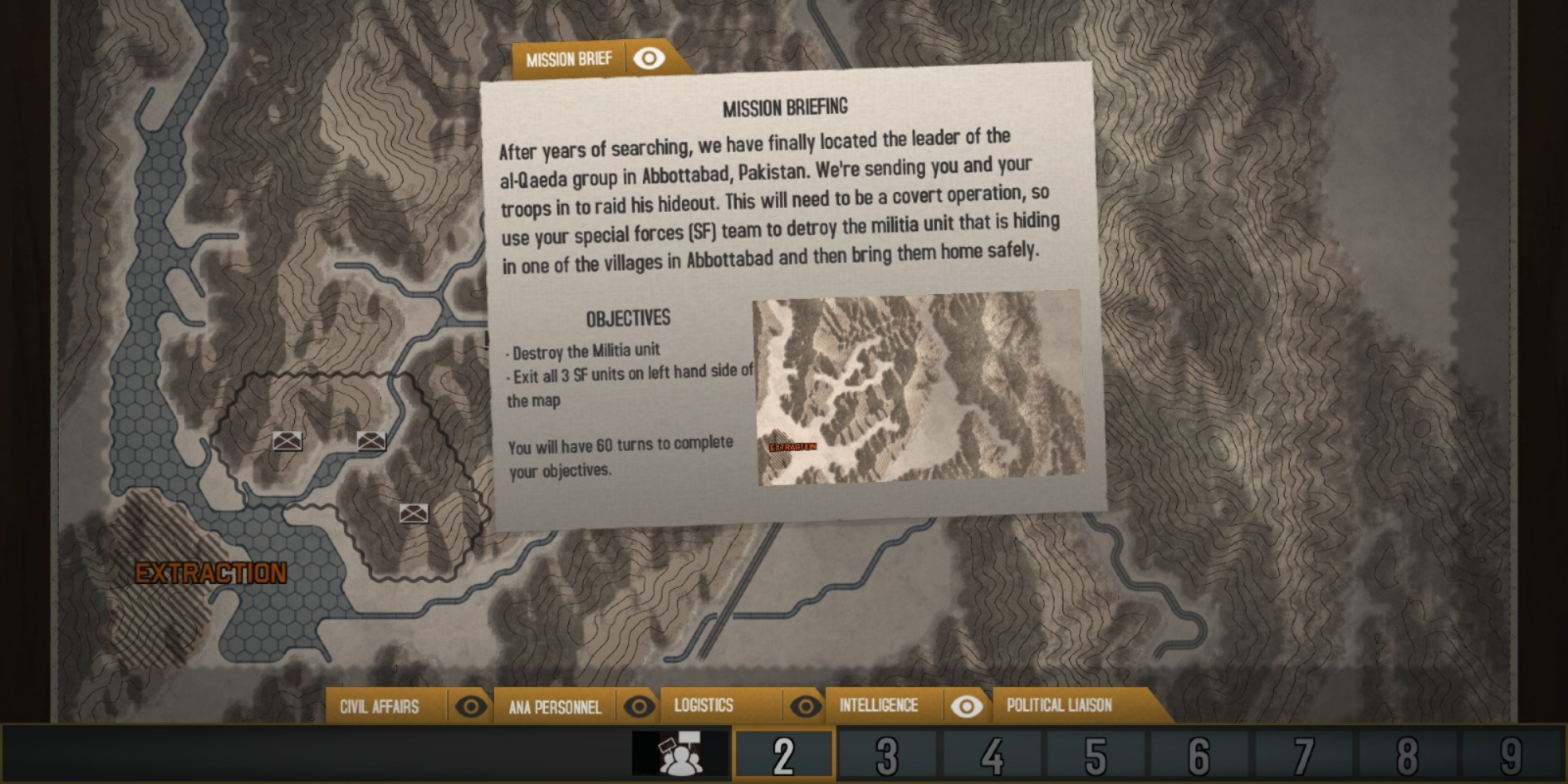
Task: Show the Intelligence tab
Action: (878, 706)
